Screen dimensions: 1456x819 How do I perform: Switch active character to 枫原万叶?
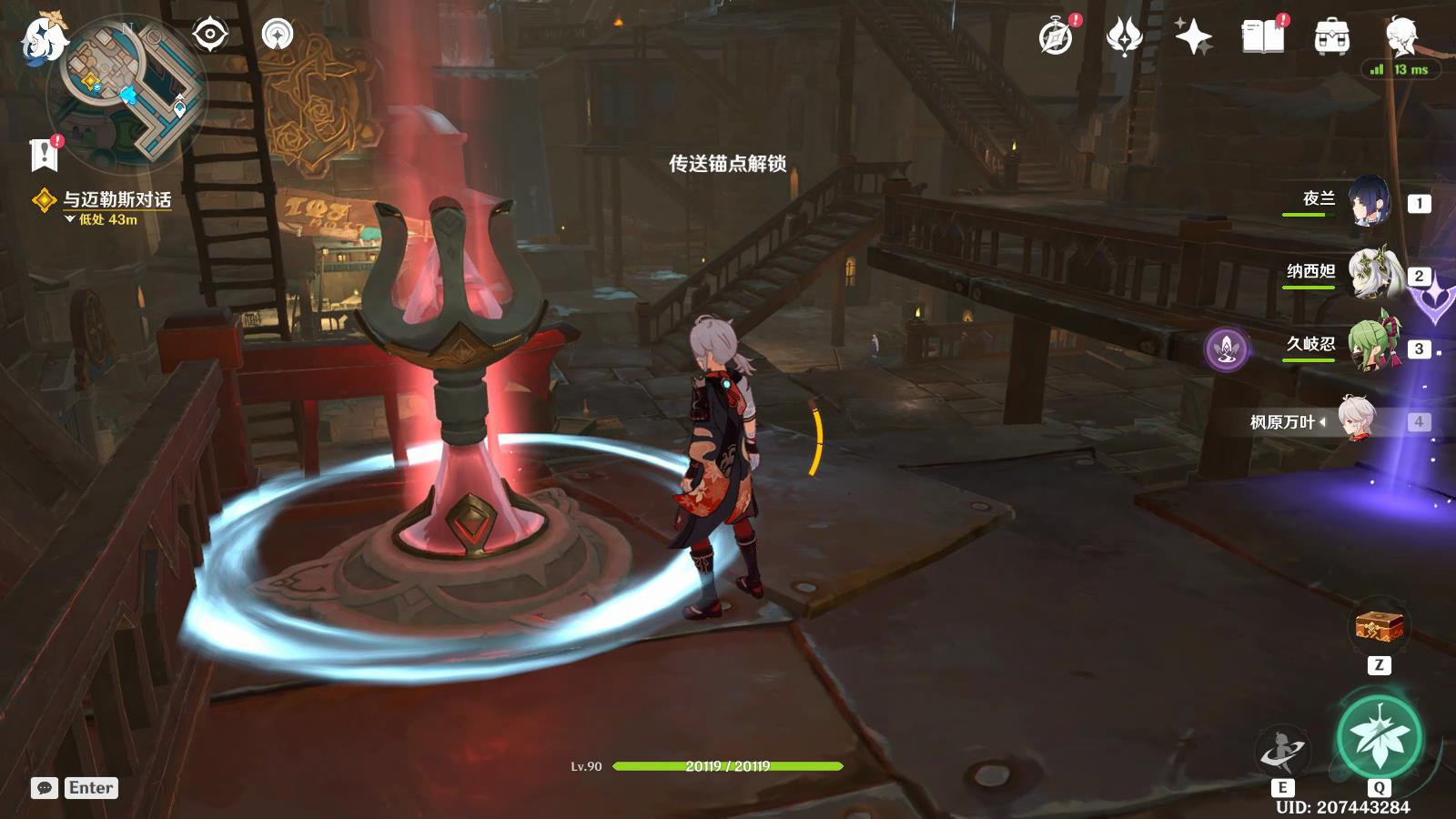1357,422
